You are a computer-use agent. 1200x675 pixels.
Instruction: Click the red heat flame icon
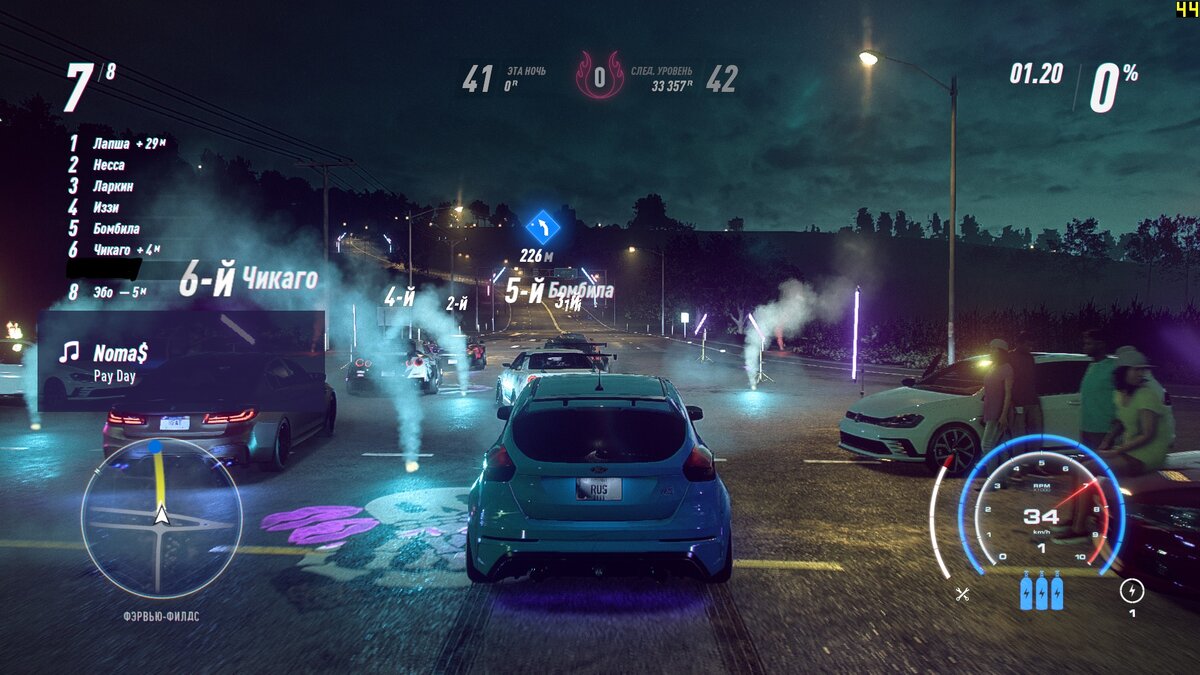pos(599,77)
